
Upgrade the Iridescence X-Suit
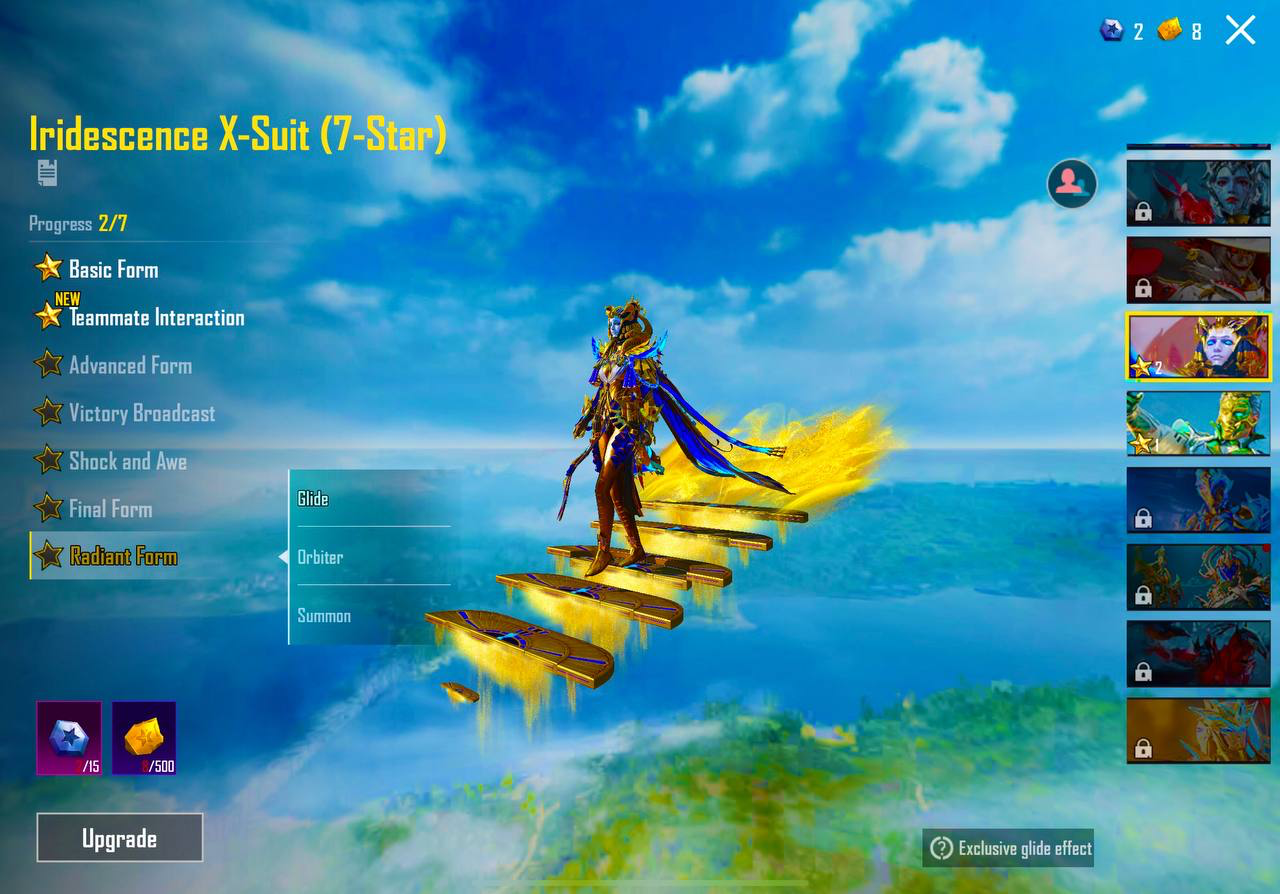[x=120, y=838]
